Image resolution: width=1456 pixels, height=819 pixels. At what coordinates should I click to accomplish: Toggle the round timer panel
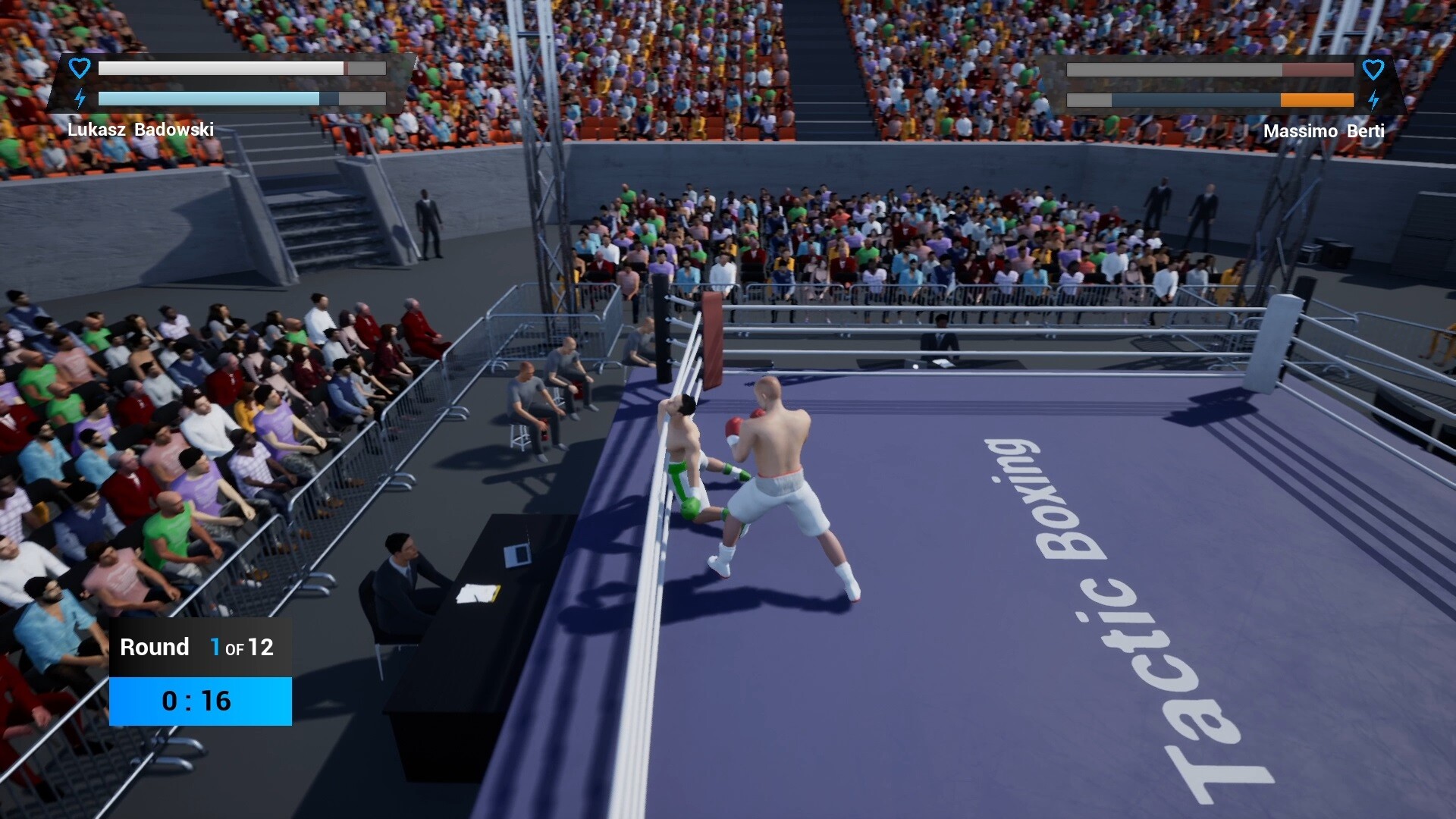[199, 701]
